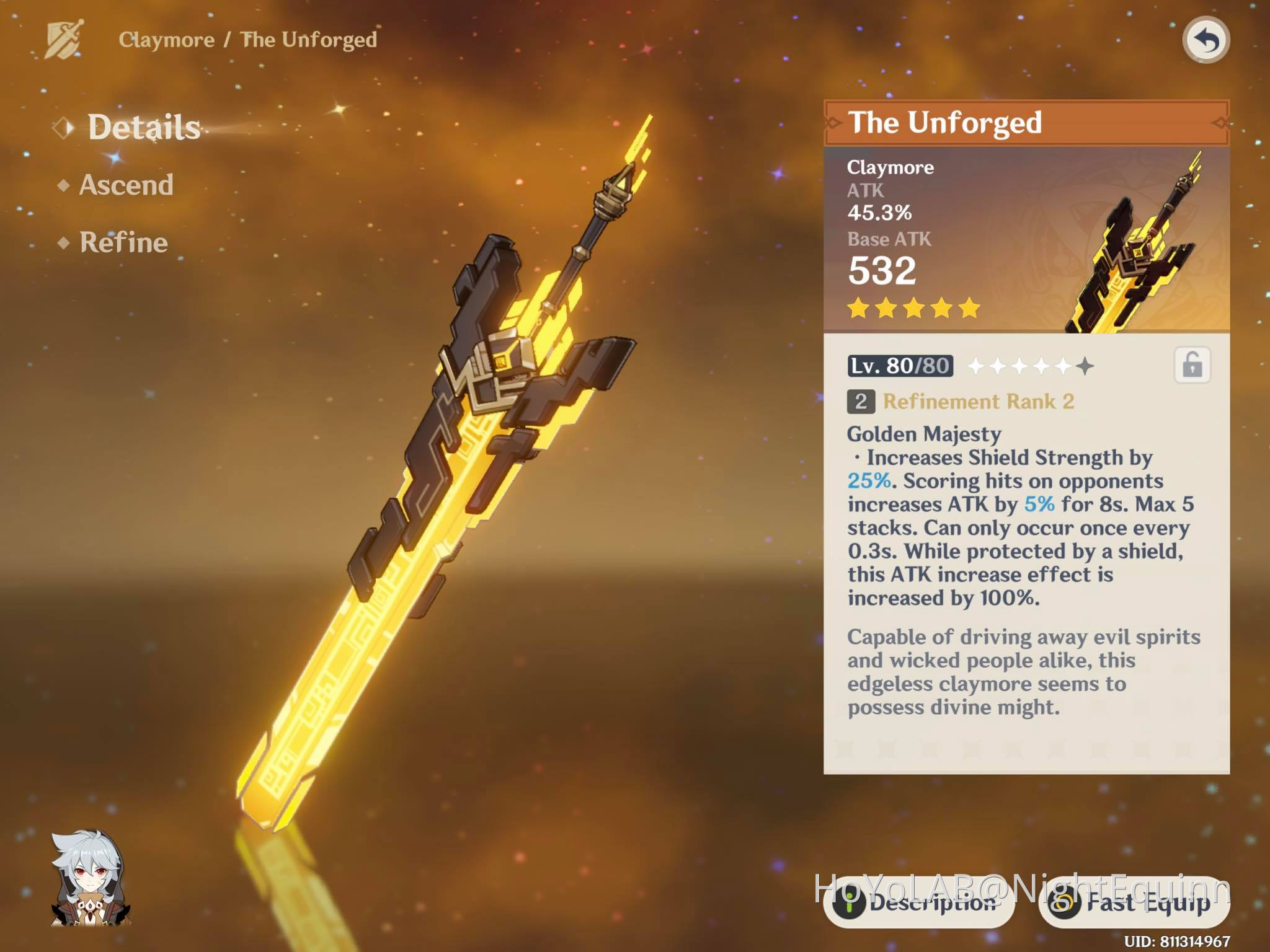Switch to the Details tab
This screenshot has height=952, width=1270.
(x=143, y=128)
